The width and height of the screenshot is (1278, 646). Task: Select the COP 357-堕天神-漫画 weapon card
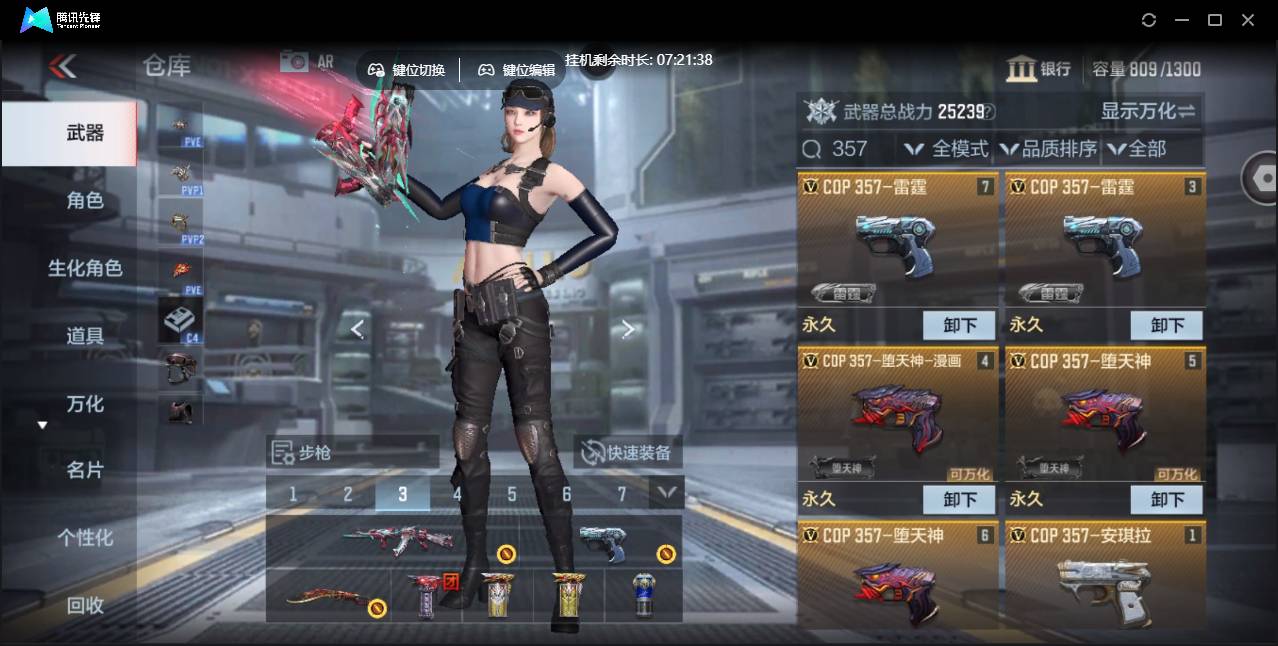tap(897, 415)
